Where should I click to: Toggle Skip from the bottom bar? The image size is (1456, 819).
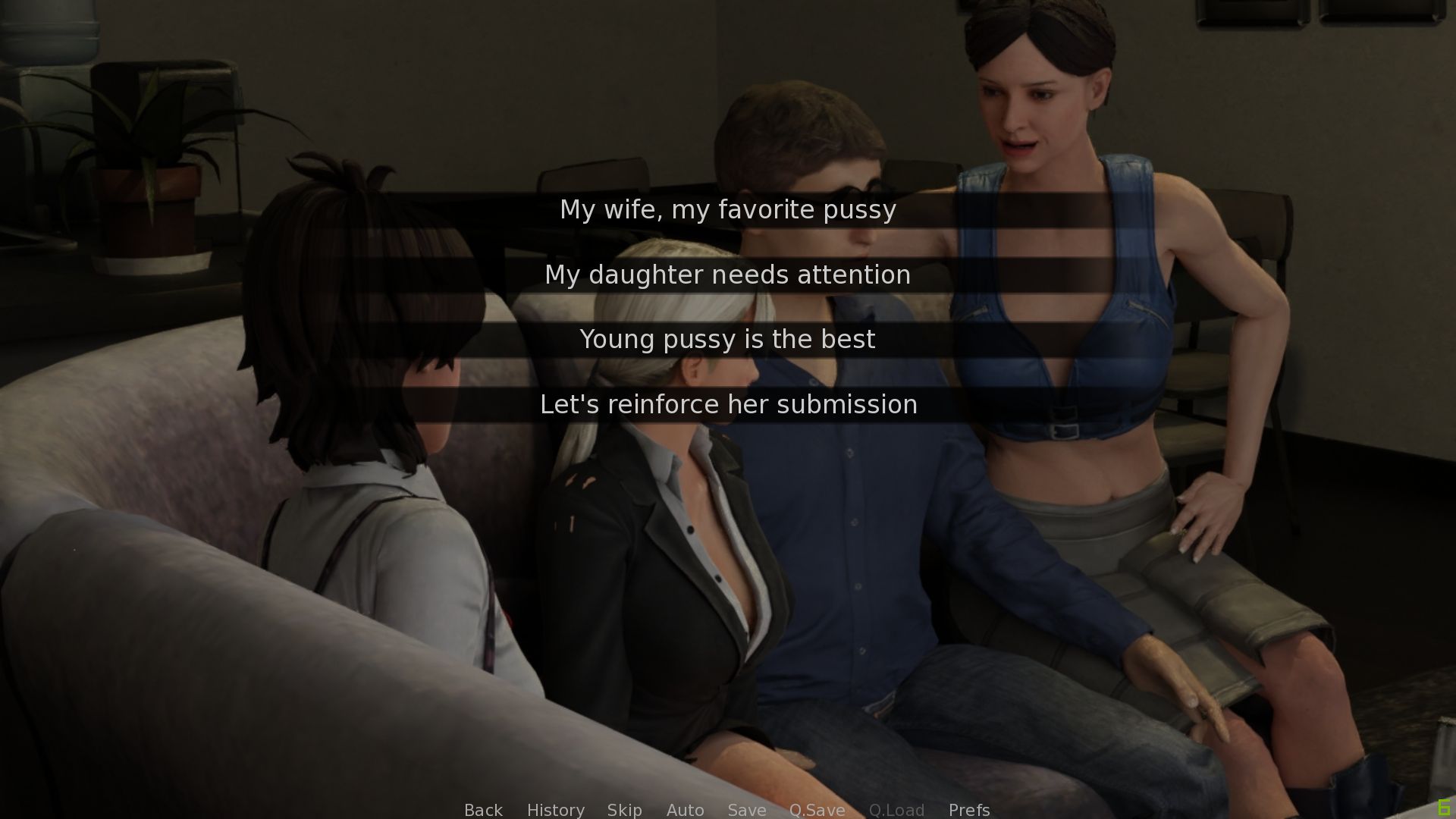point(623,810)
